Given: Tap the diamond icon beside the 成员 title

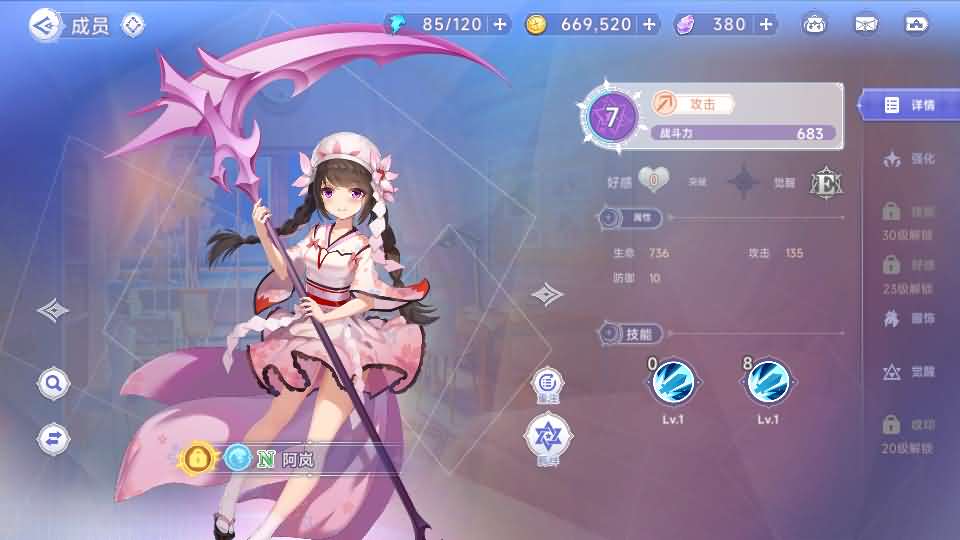Looking at the screenshot, I should (132, 25).
